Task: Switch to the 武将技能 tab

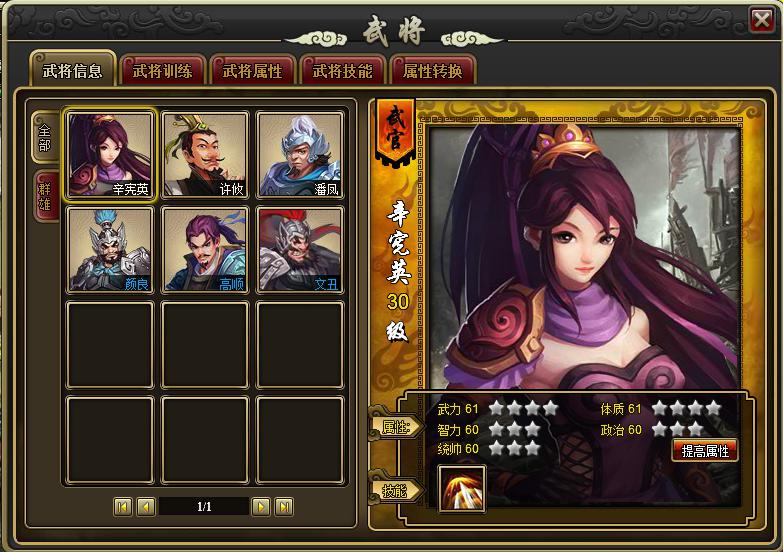Action: [x=342, y=70]
